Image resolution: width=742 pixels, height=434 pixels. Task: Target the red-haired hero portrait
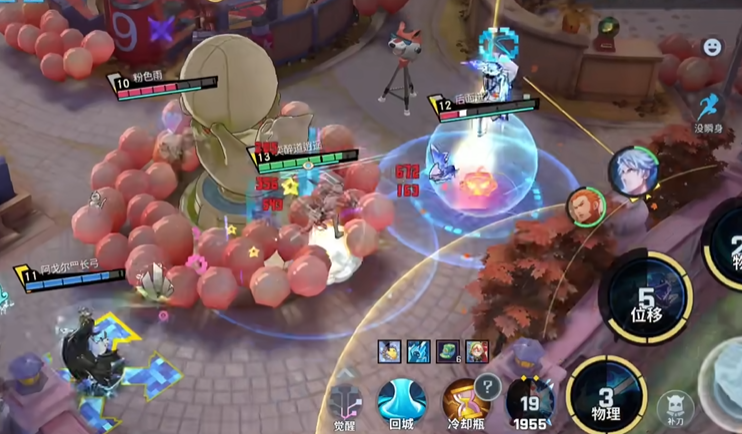coord(585,207)
